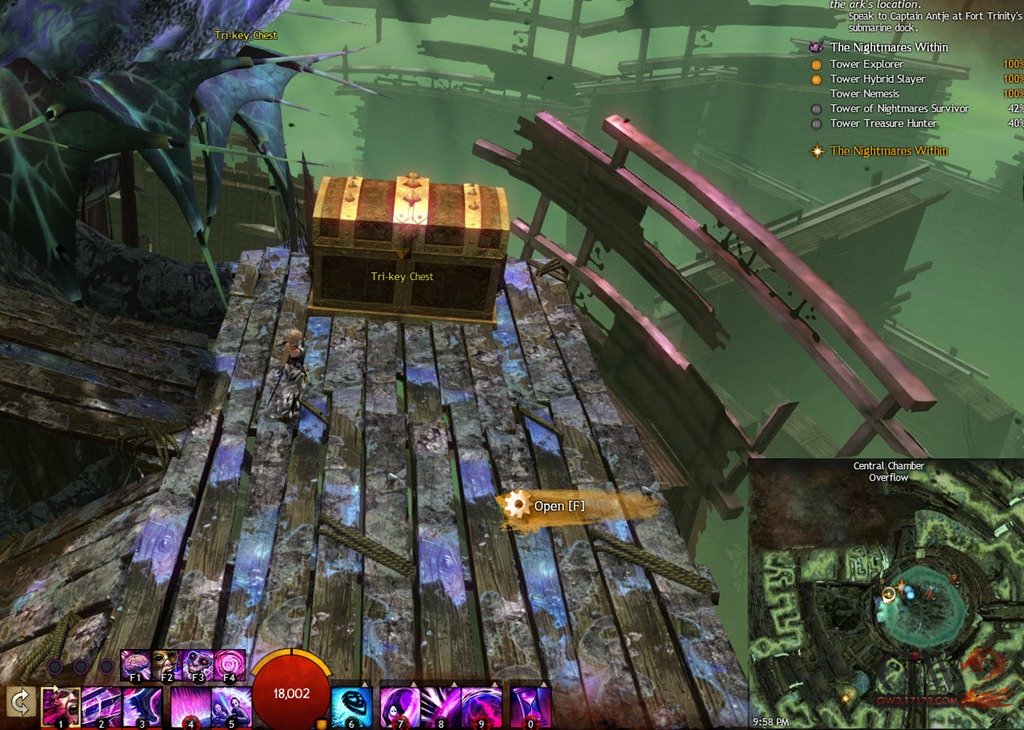Image resolution: width=1024 pixels, height=730 pixels.
Task: Trigger the skill in slot 3
Action: (142, 705)
